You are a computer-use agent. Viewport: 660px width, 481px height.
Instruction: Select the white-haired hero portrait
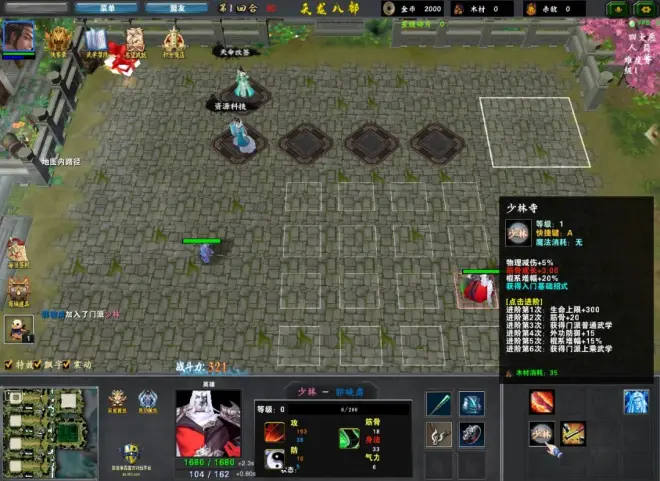(208, 424)
